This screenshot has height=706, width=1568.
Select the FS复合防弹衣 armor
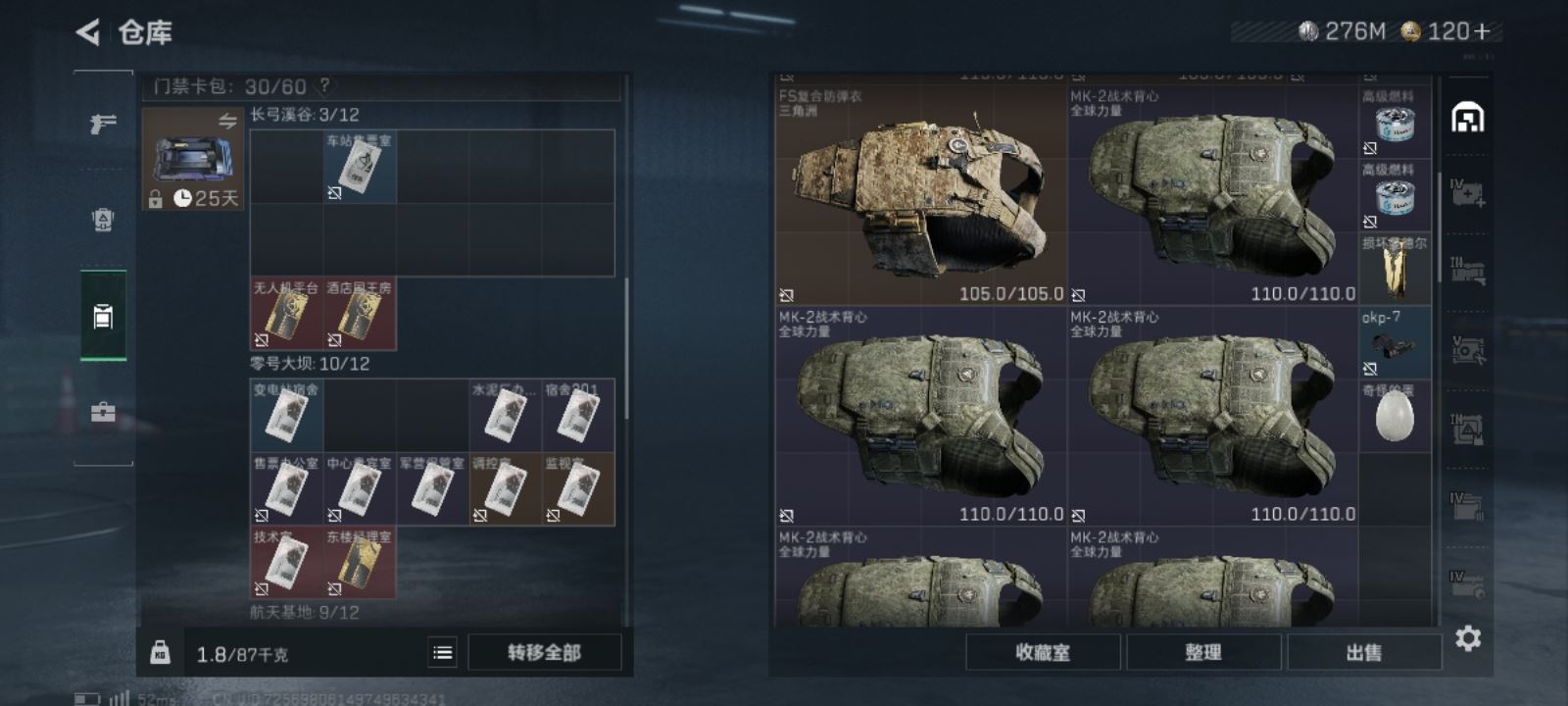point(919,194)
